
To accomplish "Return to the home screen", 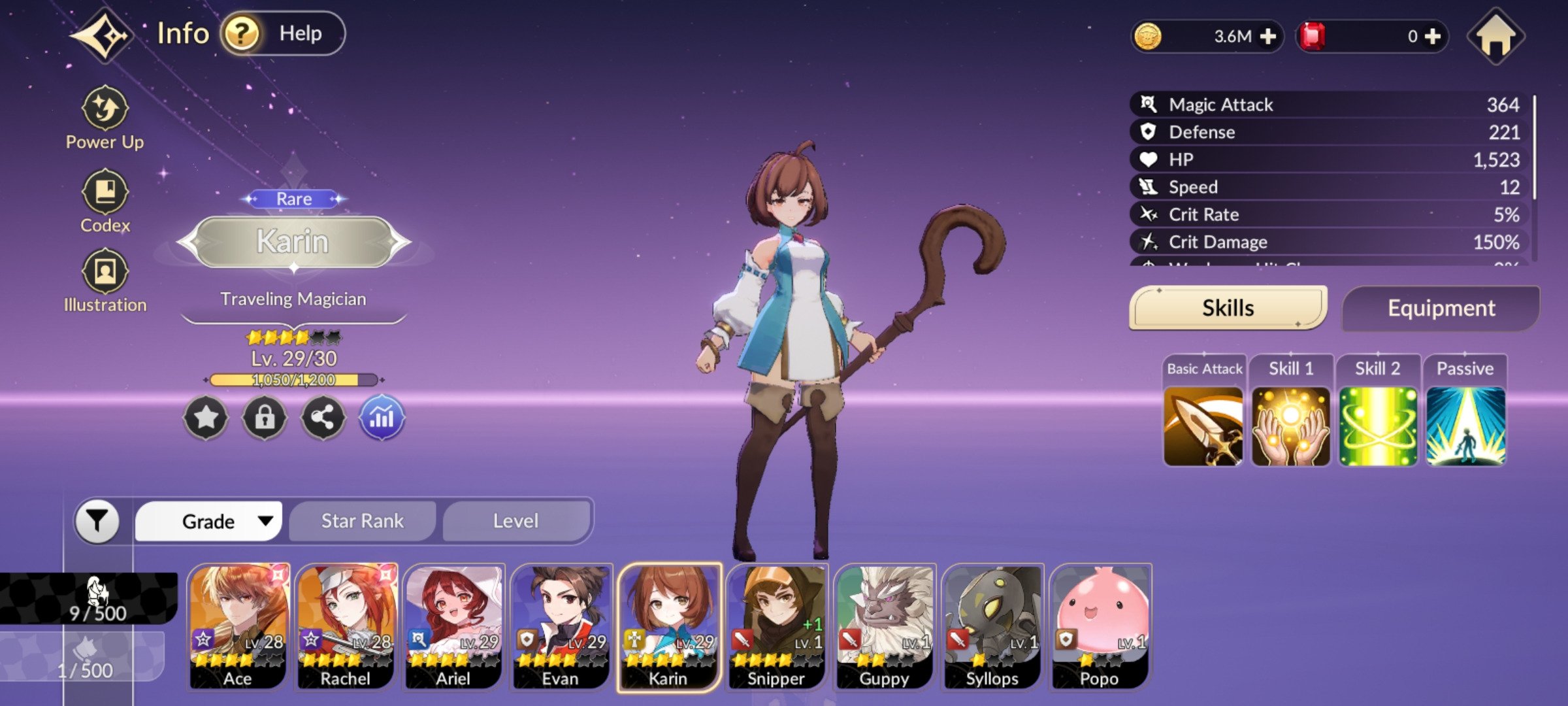I will coord(1495,37).
